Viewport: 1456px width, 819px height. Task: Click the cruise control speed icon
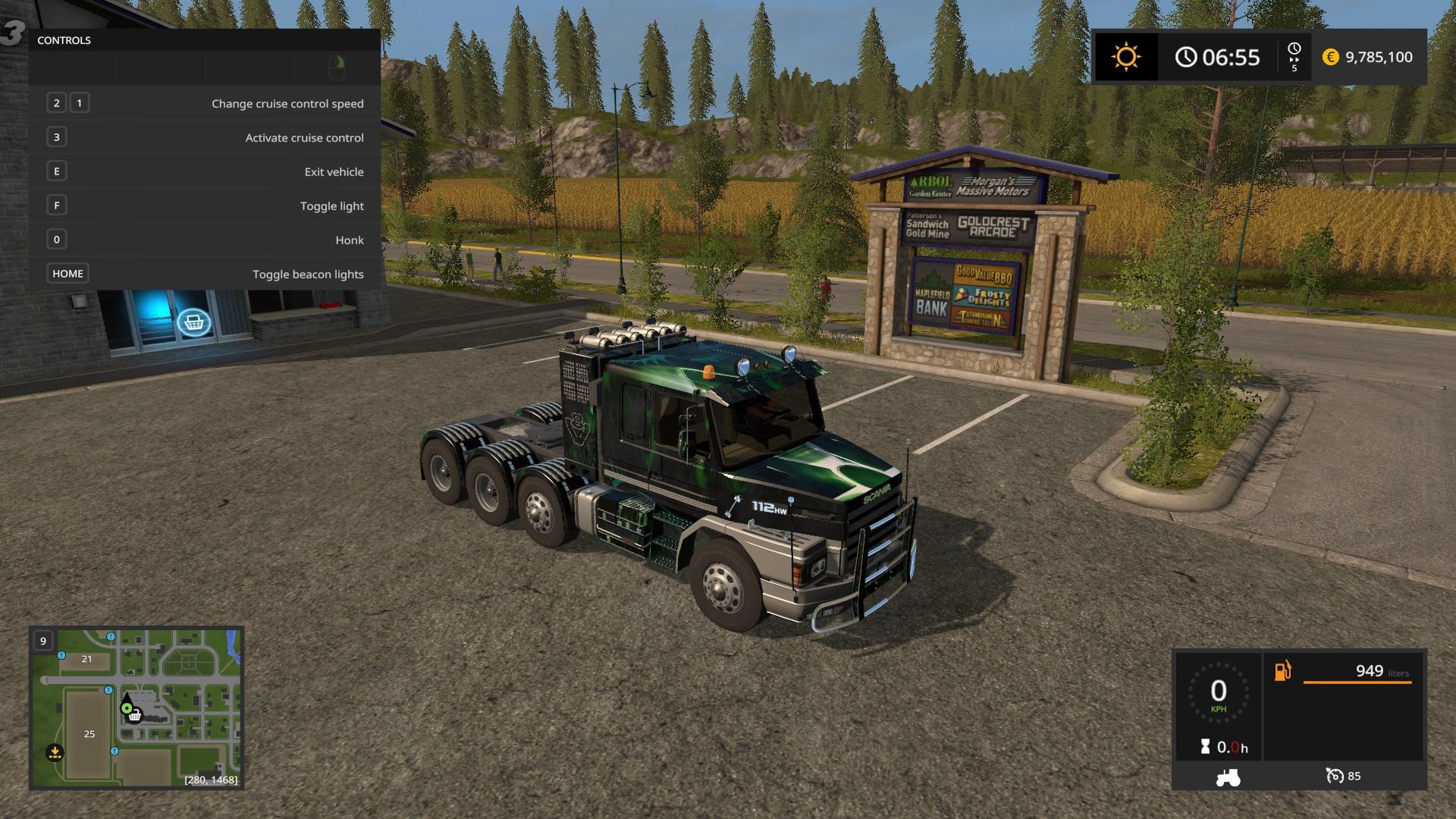[1334, 776]
